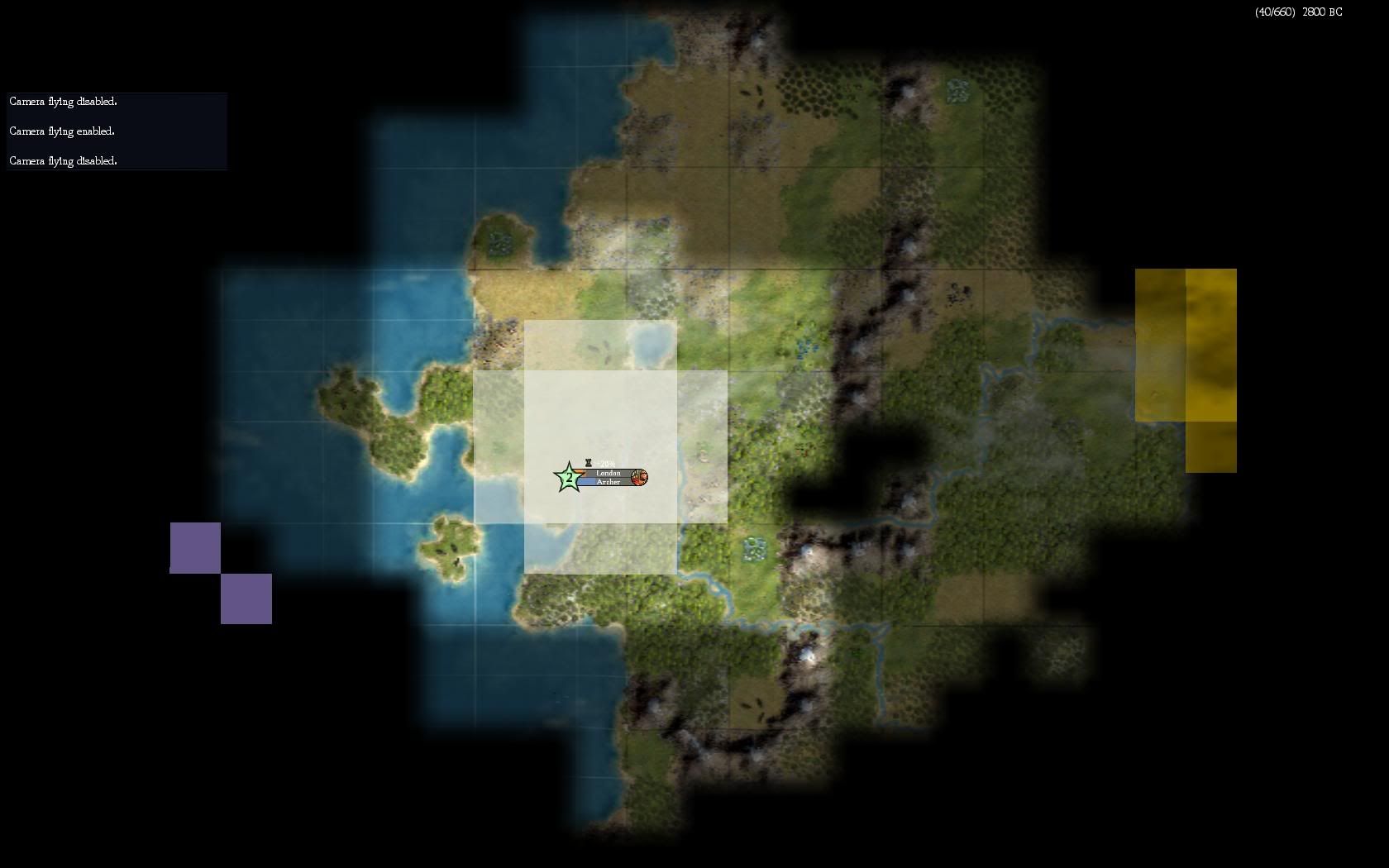1389x868 pixels.
Task: Click the topmost Camera flying disabled message
Action: 63,101
